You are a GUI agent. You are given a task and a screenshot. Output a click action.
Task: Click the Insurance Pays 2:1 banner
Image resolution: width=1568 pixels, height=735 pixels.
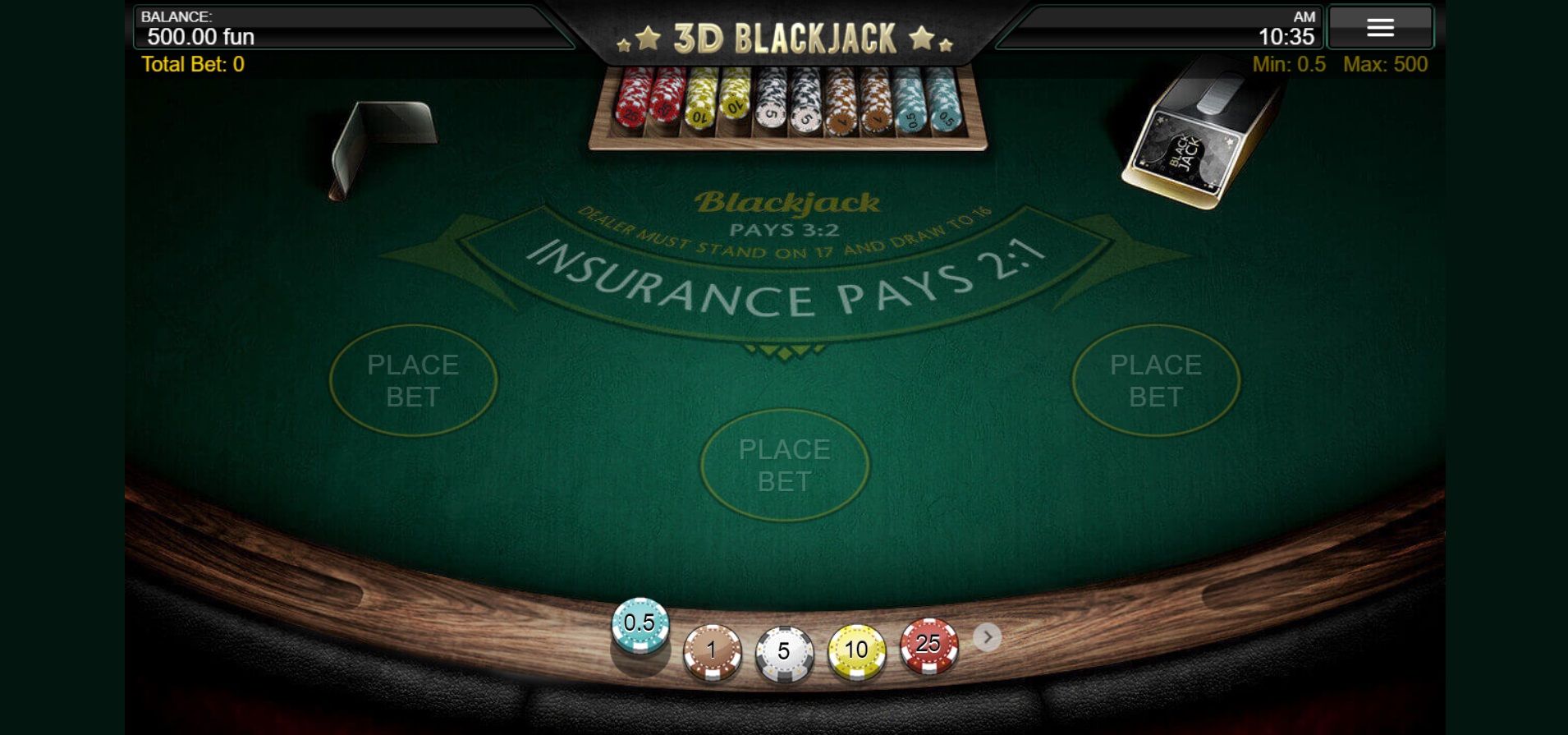coord(785,283)
